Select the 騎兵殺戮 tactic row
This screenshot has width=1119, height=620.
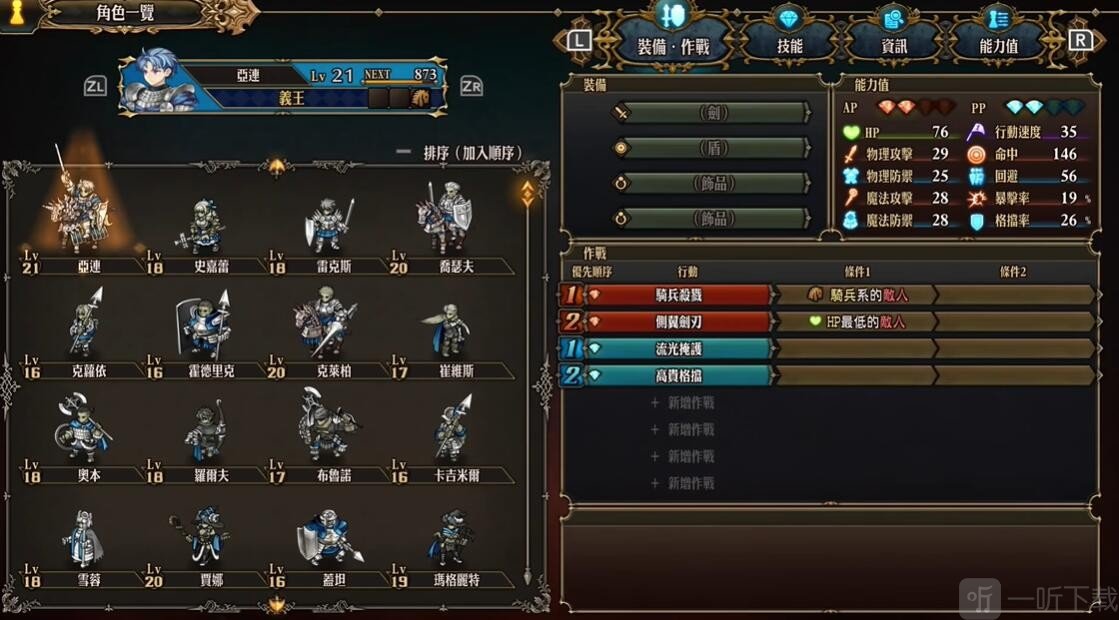click(682, 295)
